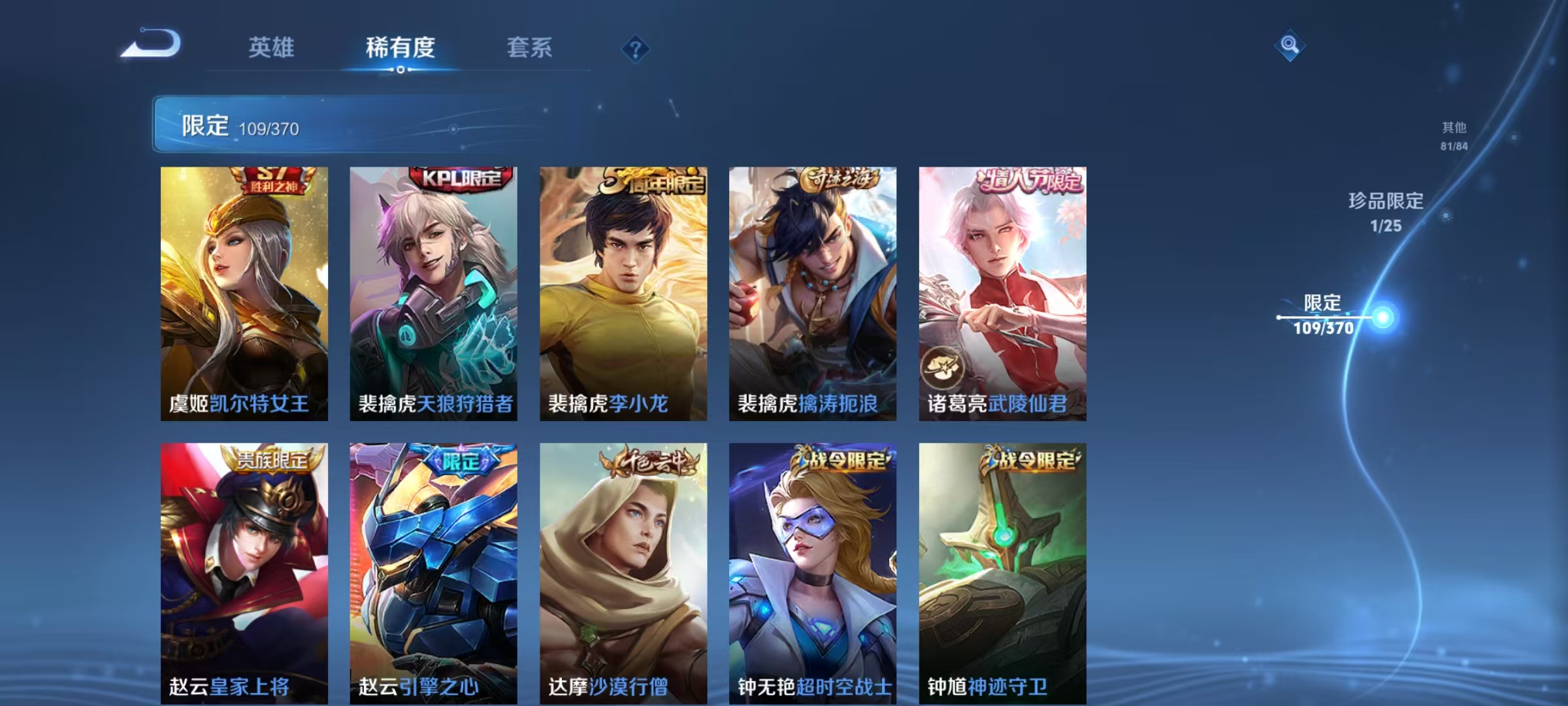This screenshot has height=706, width=1568.
Task: Open the search panel via magnifier icon
Action: pyautogui.click(x=1289, y=46)
